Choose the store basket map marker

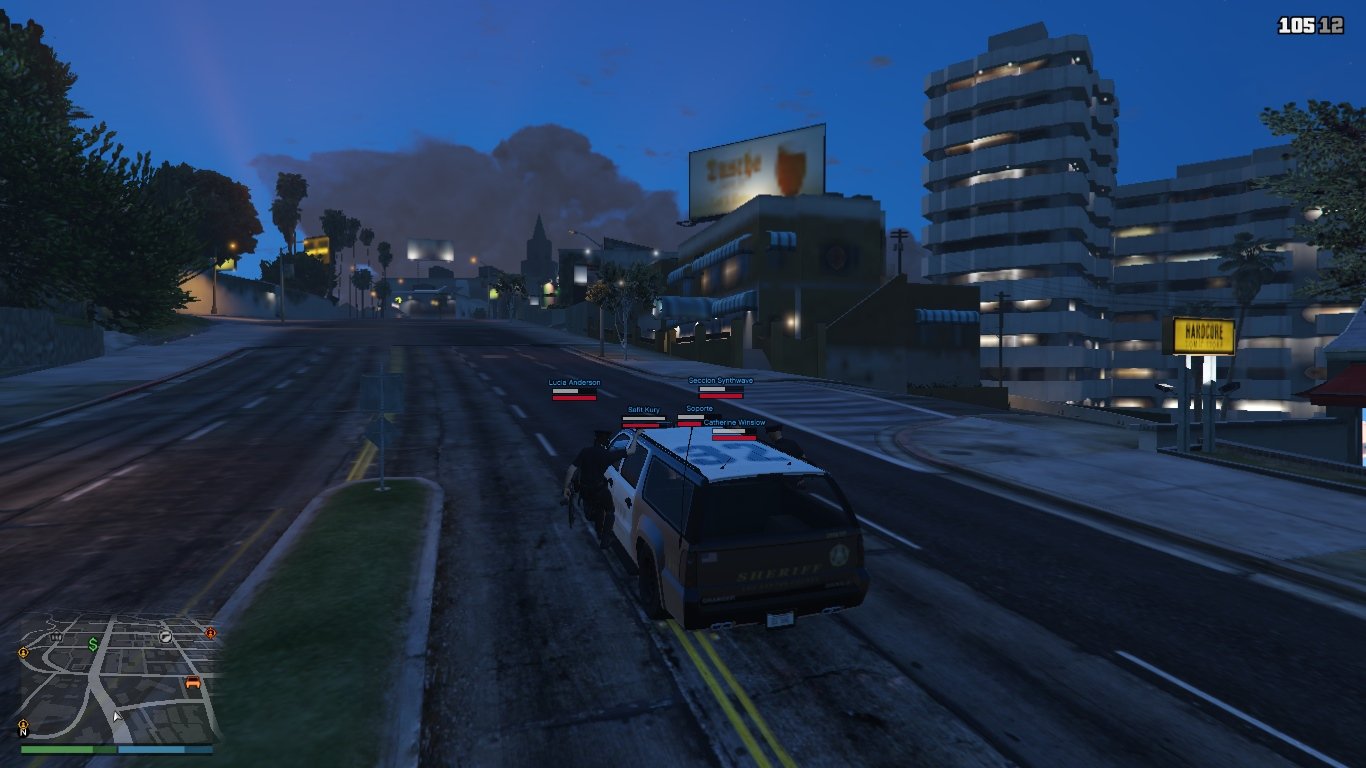(x=56, y=636)
